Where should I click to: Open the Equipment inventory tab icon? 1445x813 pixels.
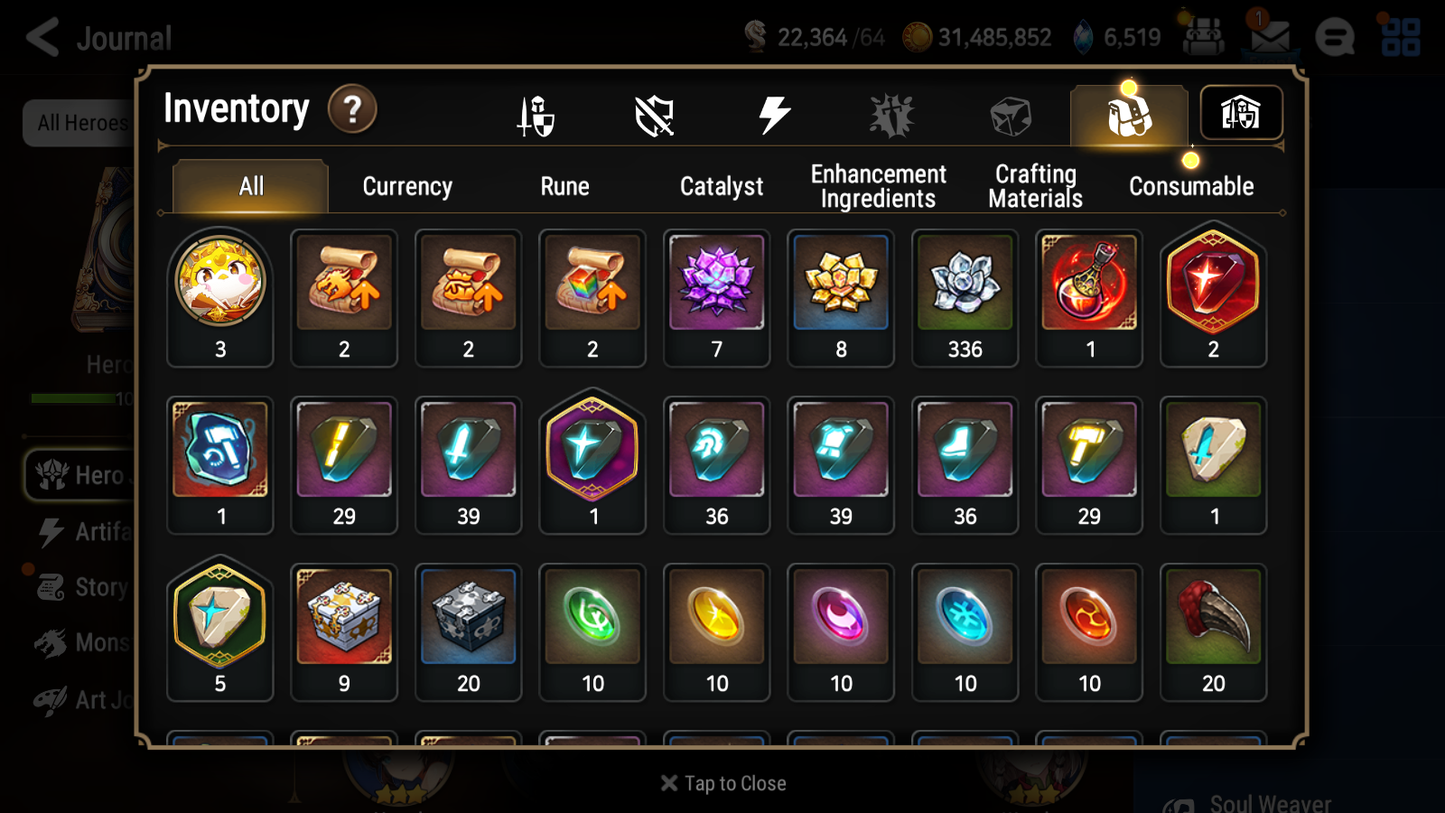537,114
